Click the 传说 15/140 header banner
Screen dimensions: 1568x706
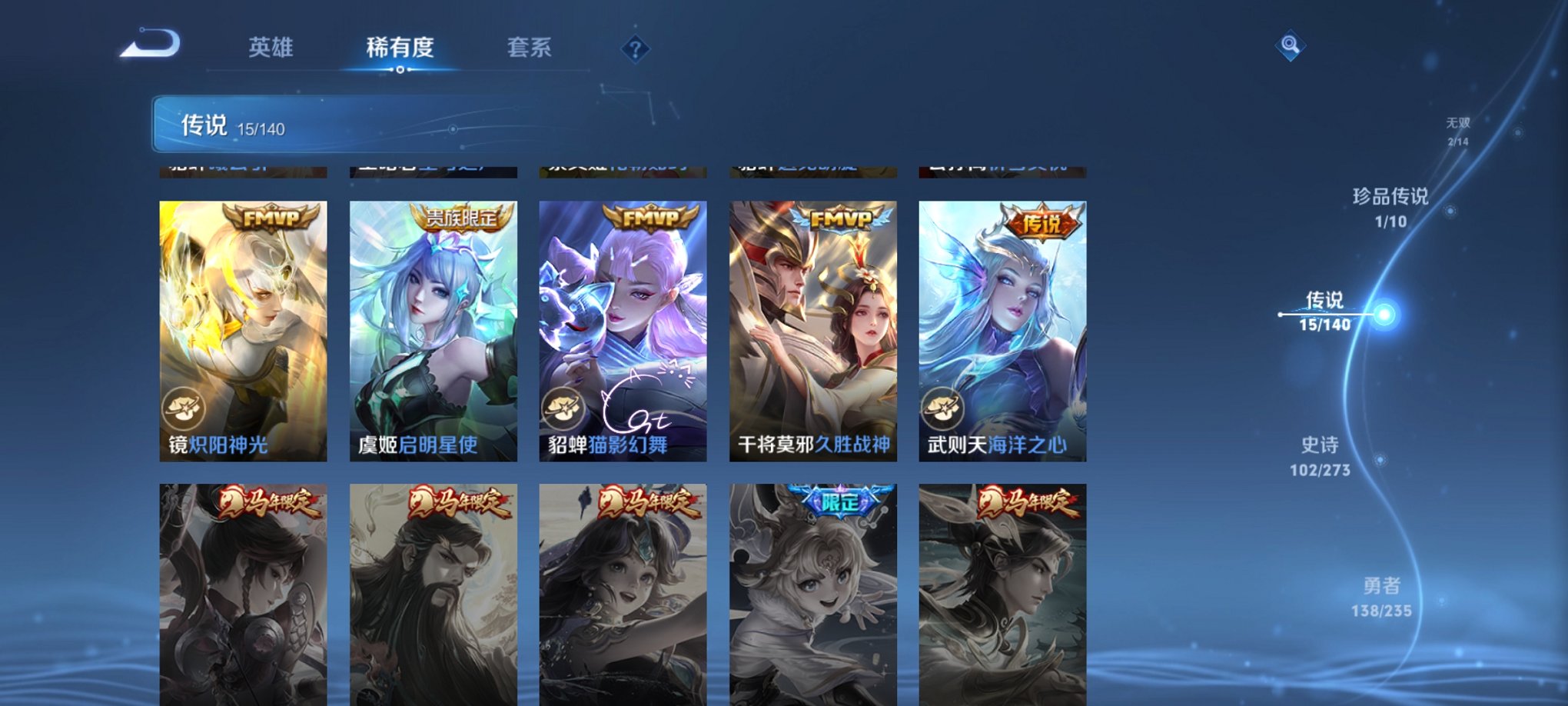point(307,125)
